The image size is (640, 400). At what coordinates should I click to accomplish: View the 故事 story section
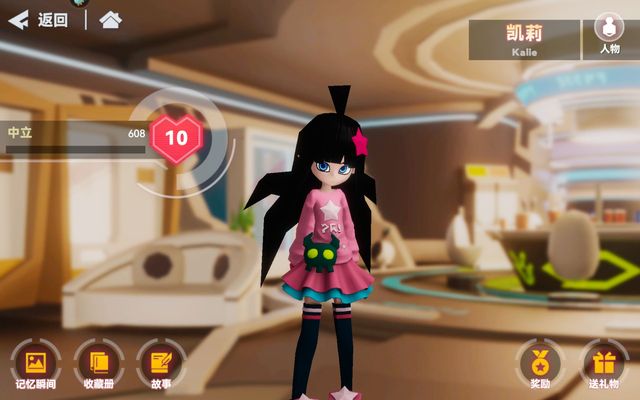coord(160,361)
